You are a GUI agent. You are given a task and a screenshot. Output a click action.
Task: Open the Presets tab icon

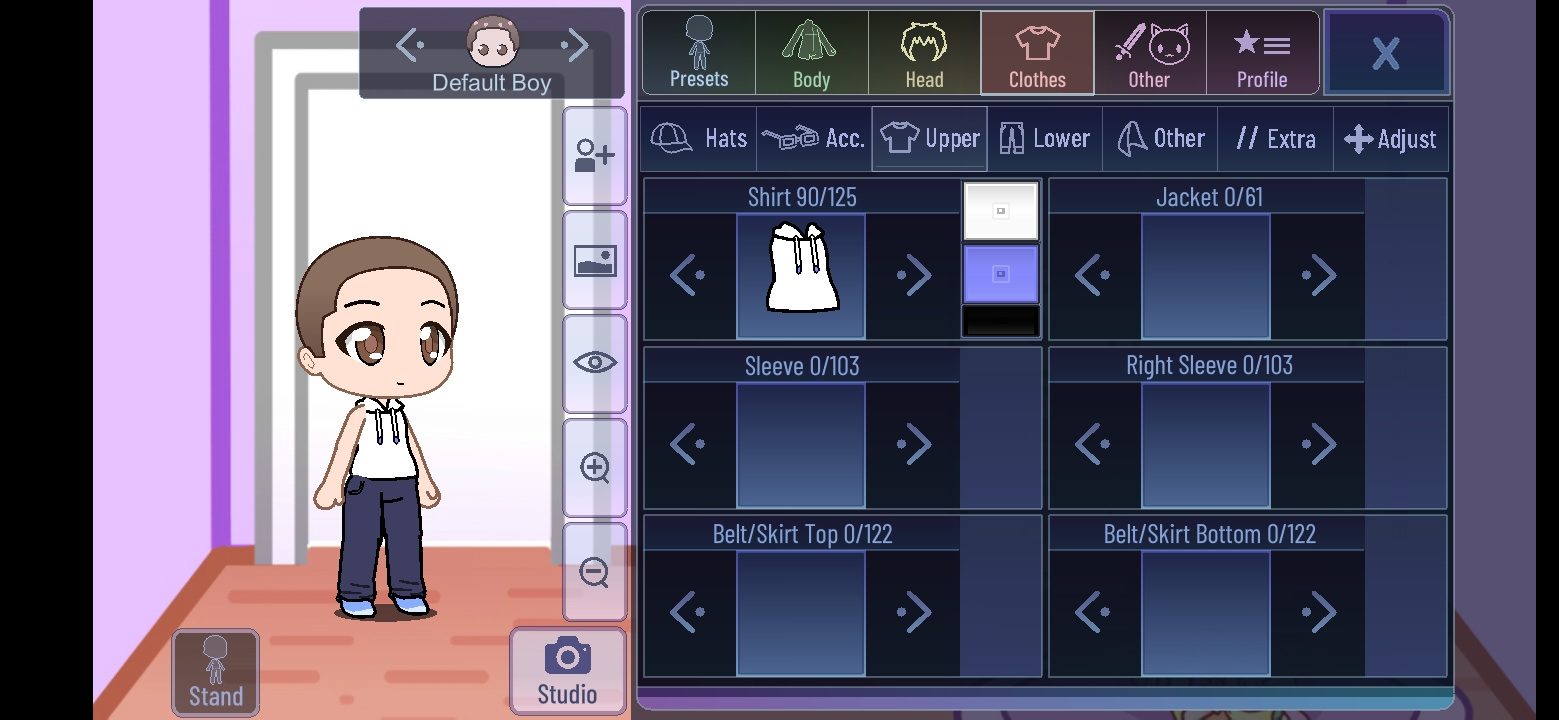coord(697,52)
